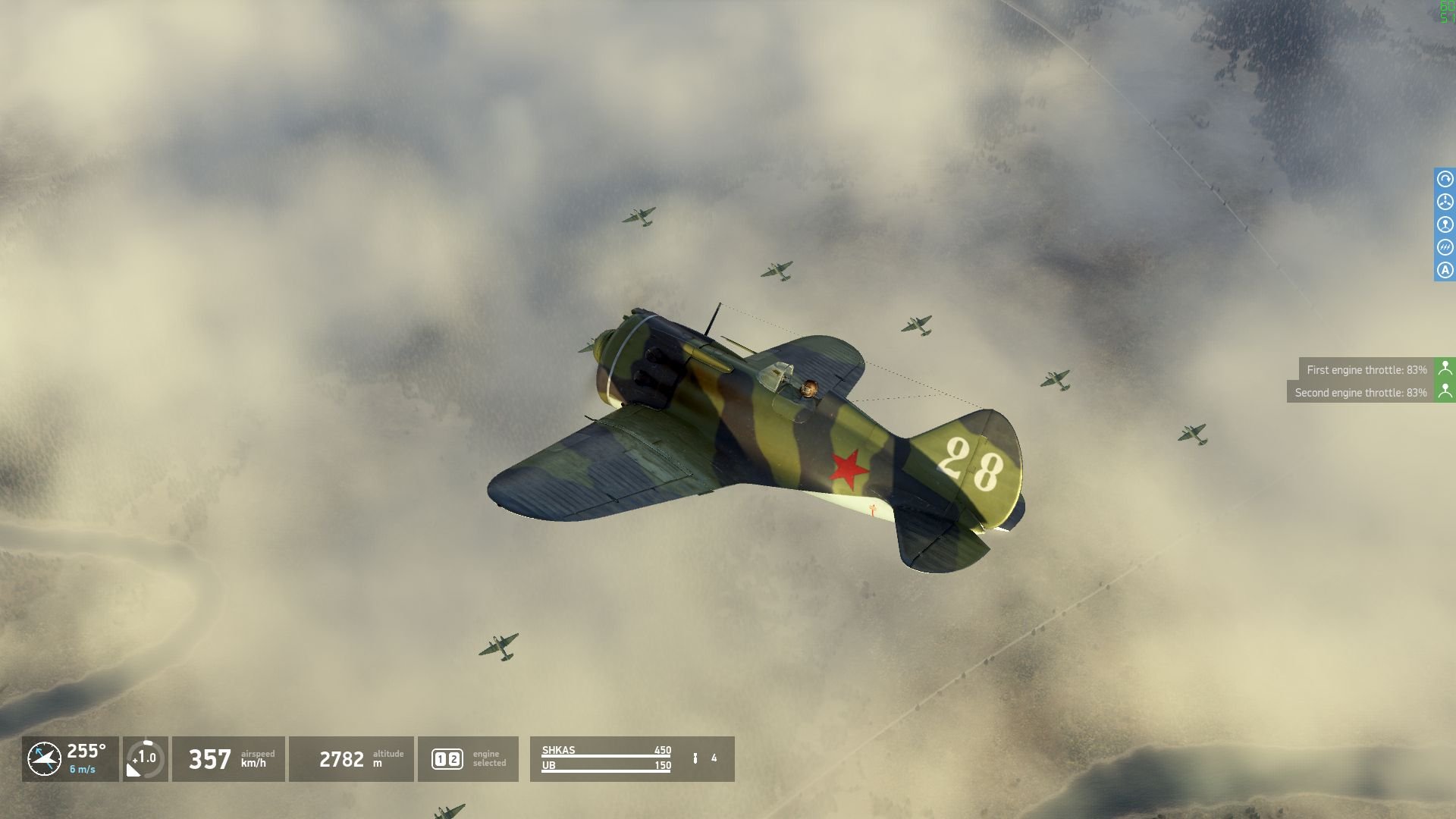Screen dimensions: 1456x819
Task: Activate the circled letter A icon
Action: point(1445,270)
